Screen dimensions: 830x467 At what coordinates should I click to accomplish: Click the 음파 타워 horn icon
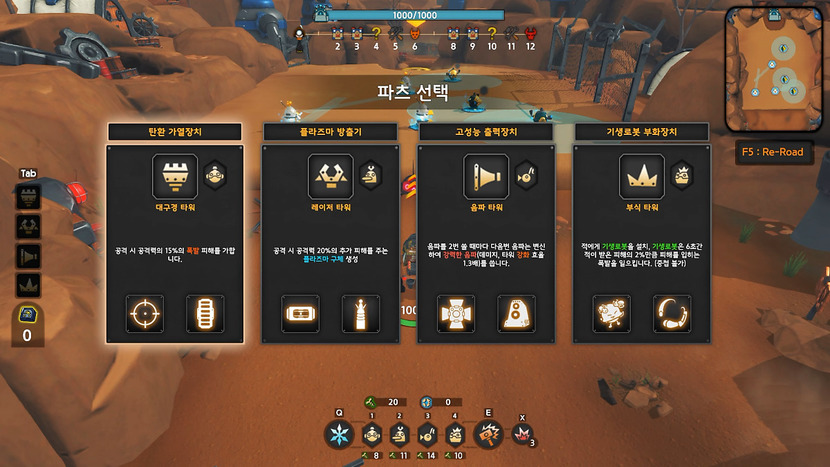click(x=486, y=175)
